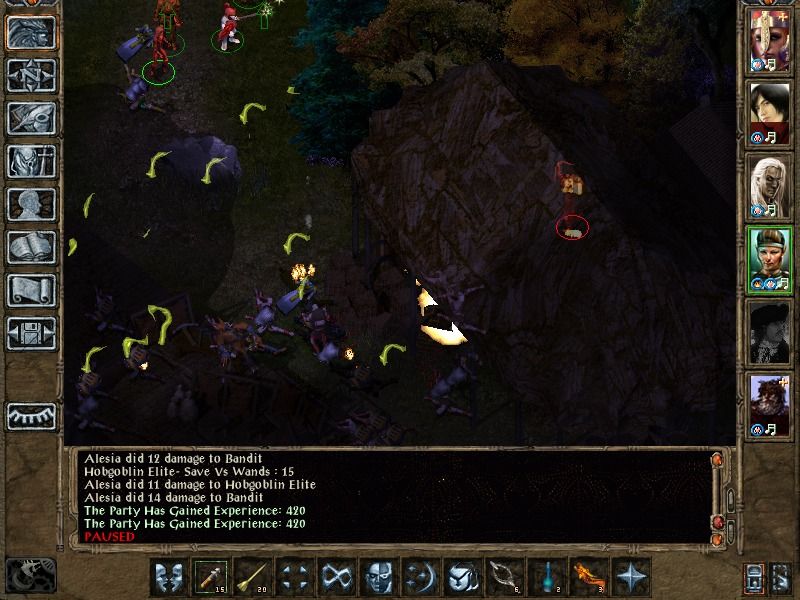Activate the star special abilities button
The height and width of the screenshot is (600, 800).
pyautogui.click(x=631, y=577)
